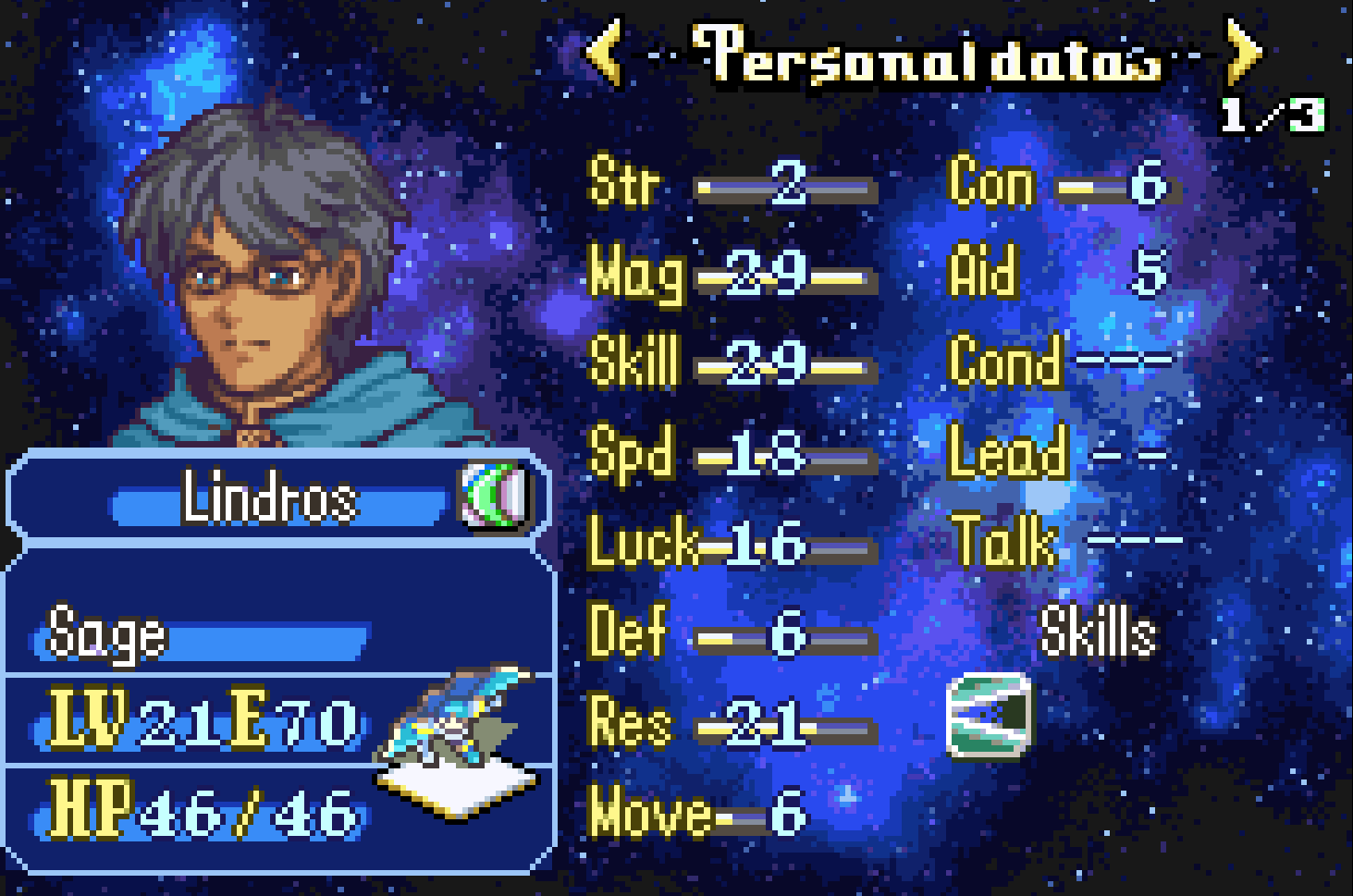Select the Mag stat row
Image resolution: width=1353 pixels, height=896 pixels.
tap(731, 274)
